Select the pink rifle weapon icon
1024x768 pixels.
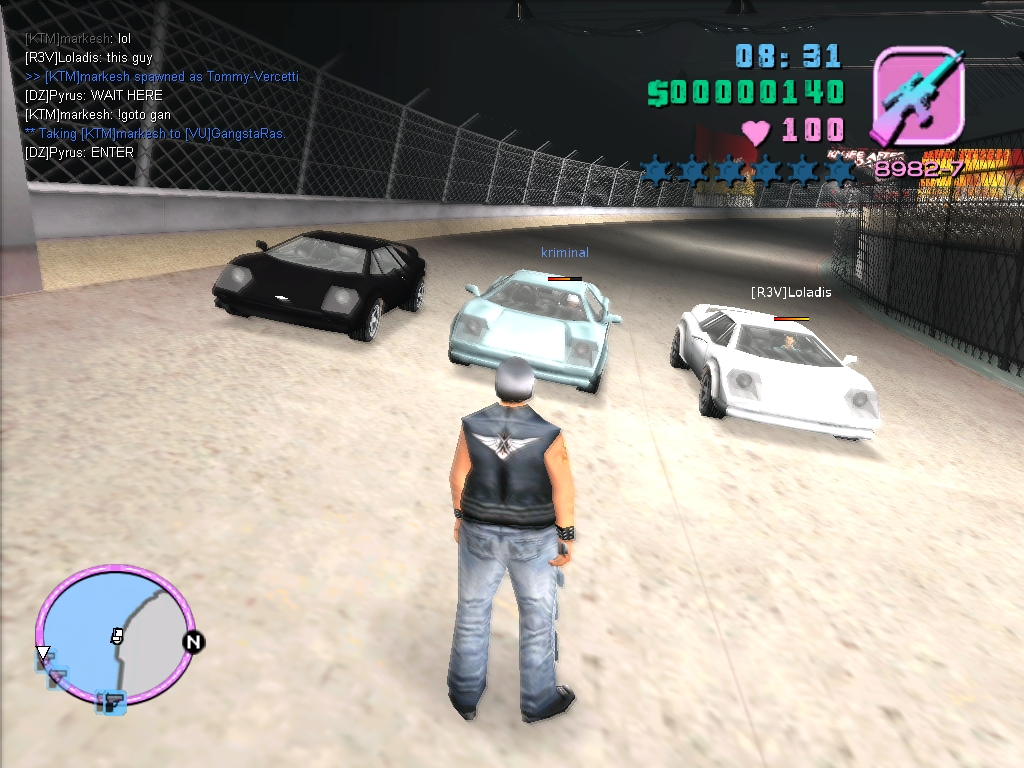[x=917, y=96]
